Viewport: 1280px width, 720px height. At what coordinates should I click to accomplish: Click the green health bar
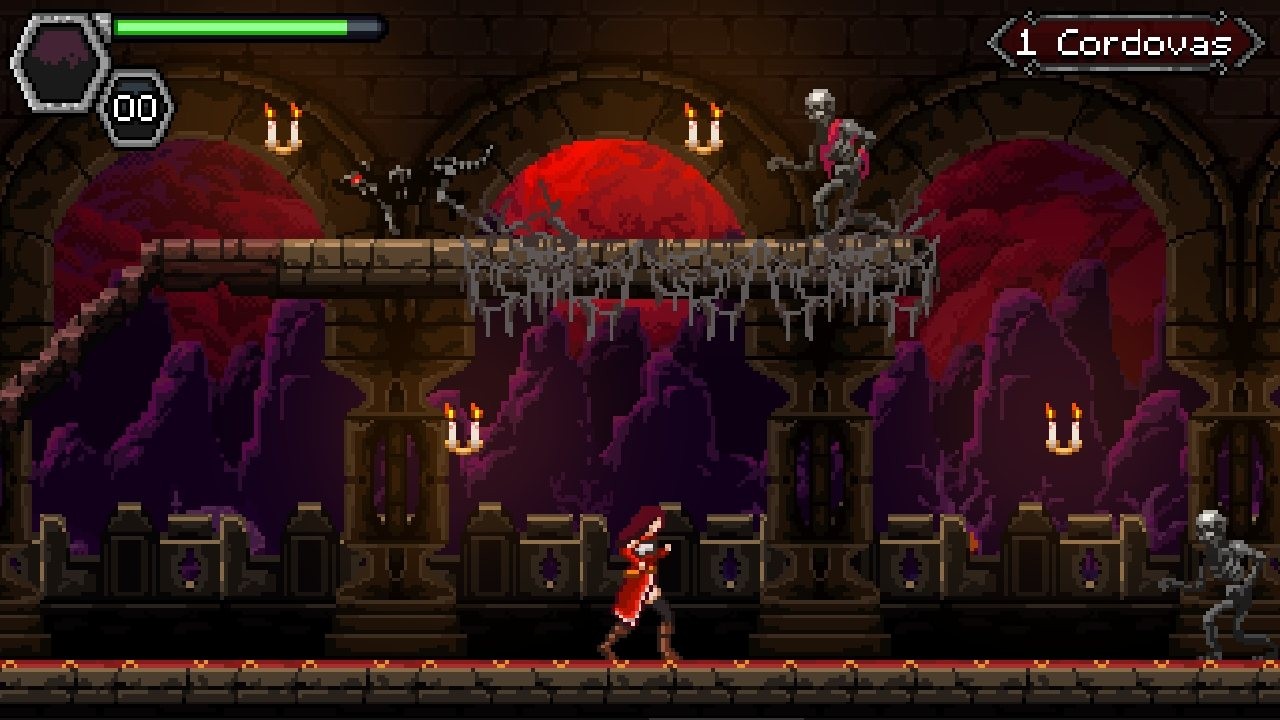point(230,24)
